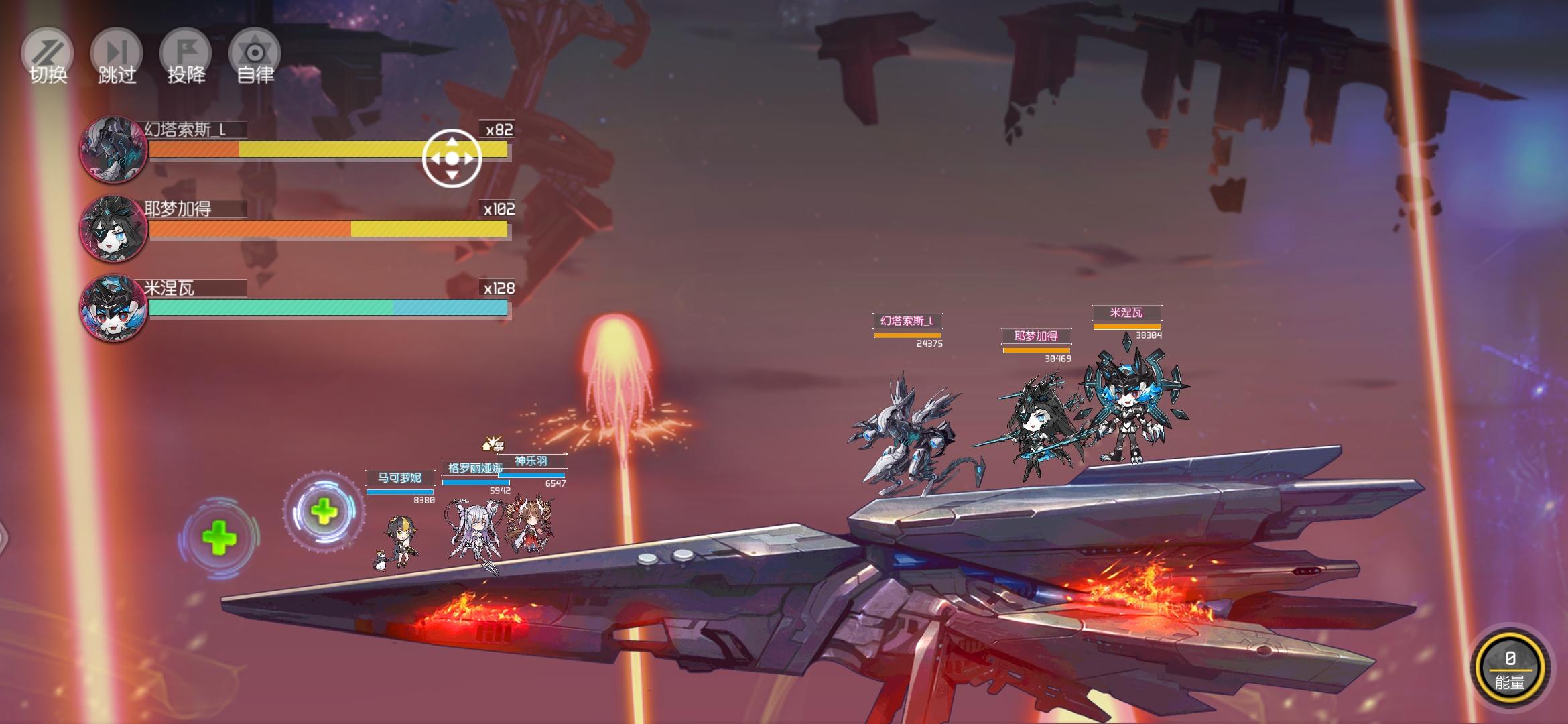Click the four-arrow directional target icon
Image resolution: width=1568 pixels, height=724 pixels.
point(452,158)
